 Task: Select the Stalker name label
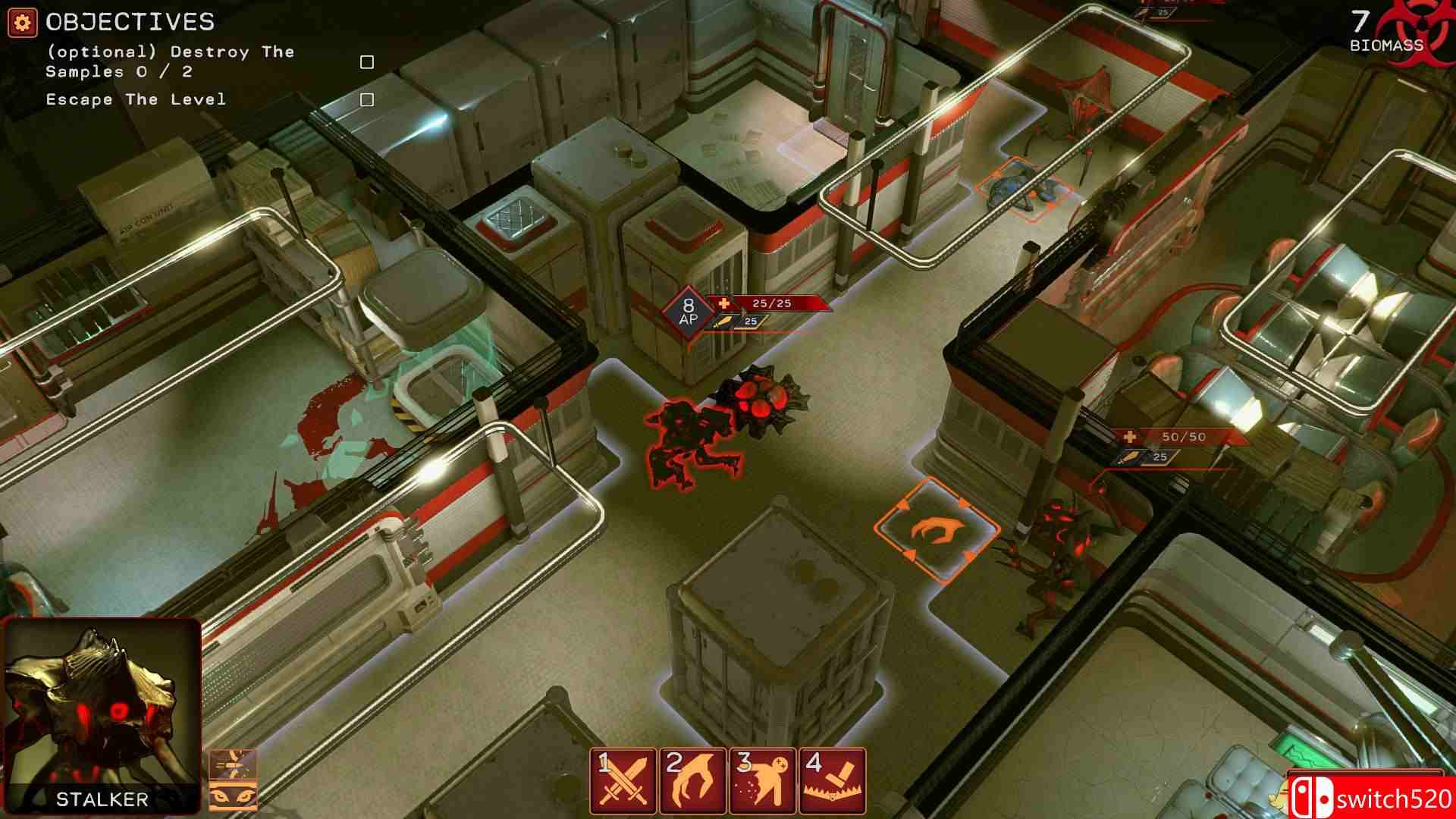tap(101, 797)
